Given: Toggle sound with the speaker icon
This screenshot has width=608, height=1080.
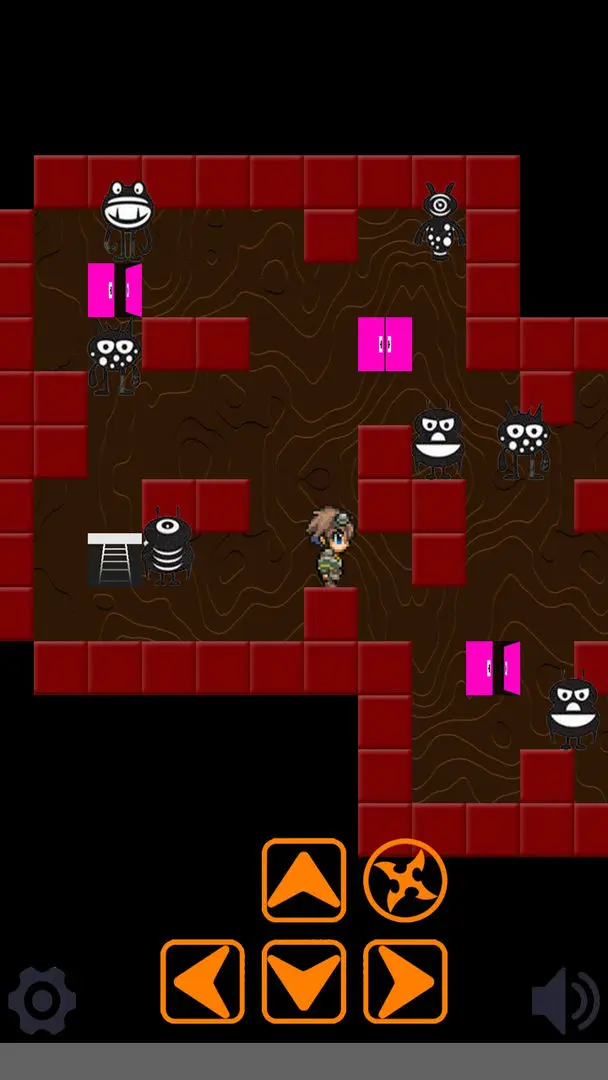Looking at the screenshot, I should pos(565,999).
